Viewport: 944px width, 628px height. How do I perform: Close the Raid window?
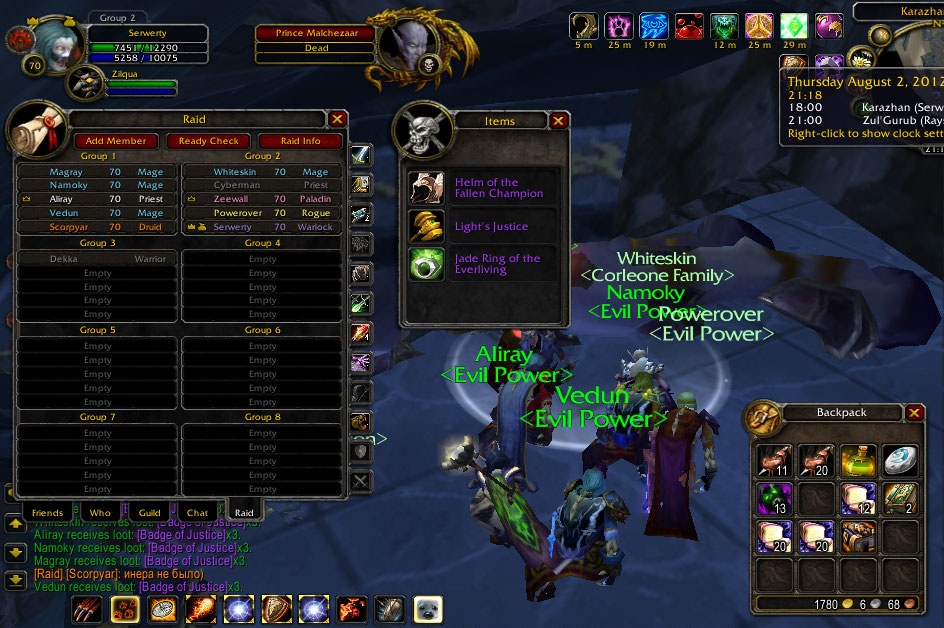point(337,119)
